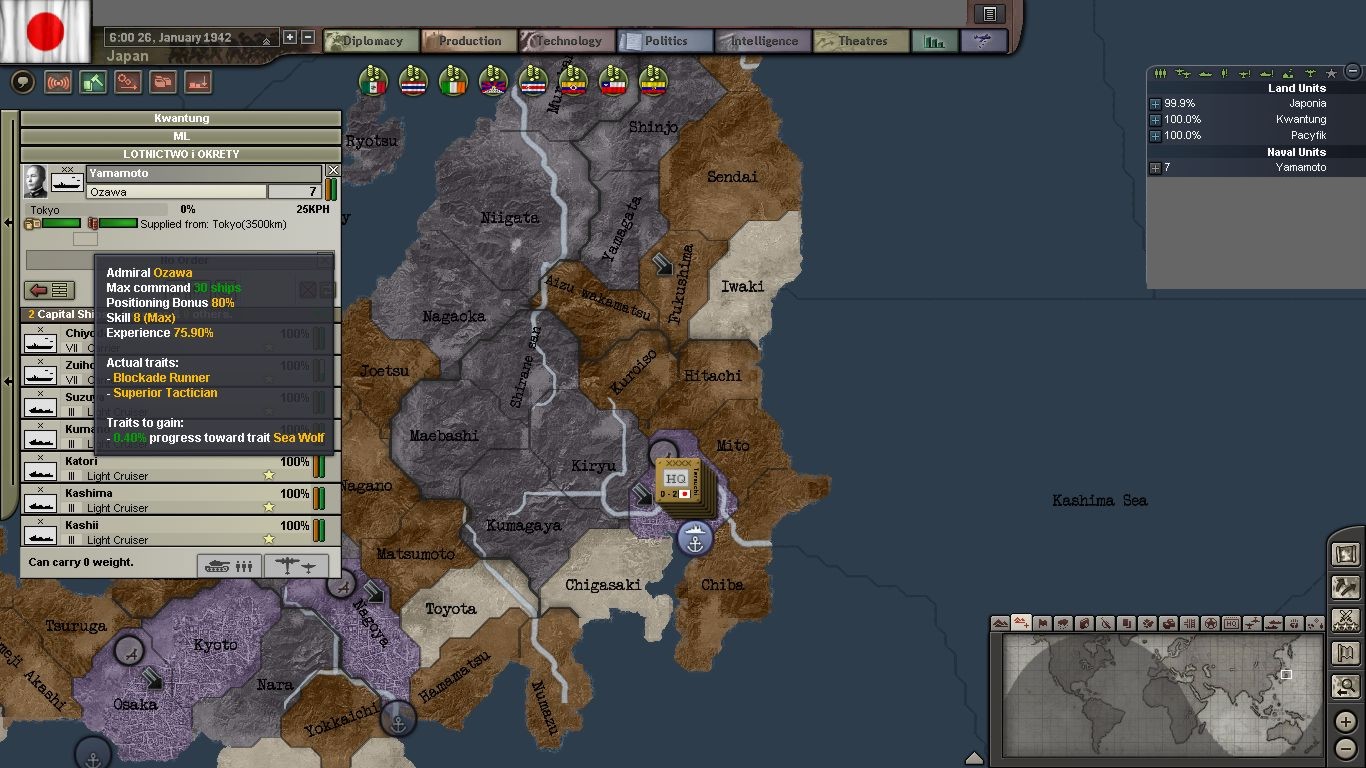This screenshot has width=1366, height=768.
Task: Open the statistics chart button
Action: point(935,41)
